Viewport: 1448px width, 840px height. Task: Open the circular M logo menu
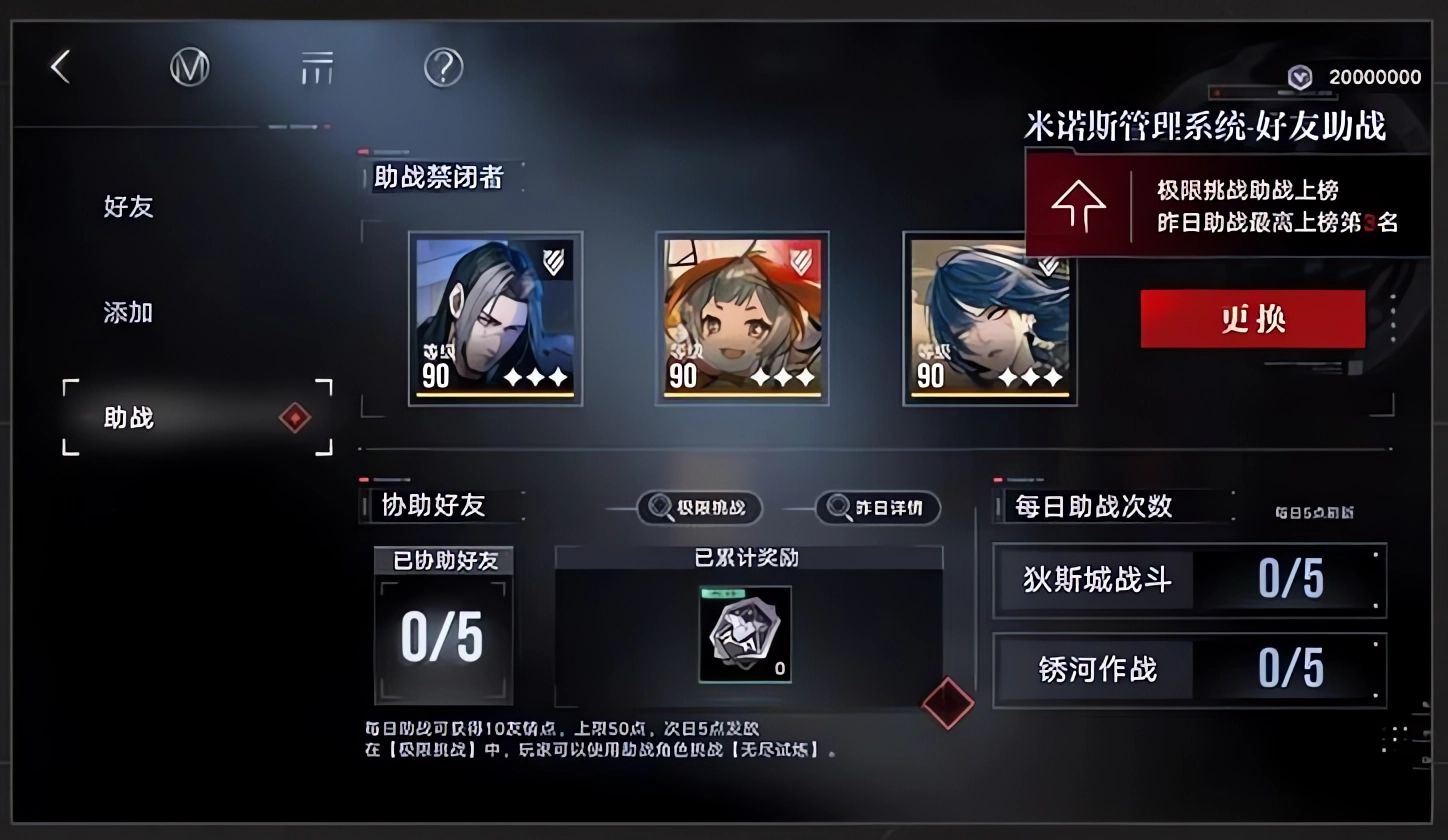click(x=190, y=66)
